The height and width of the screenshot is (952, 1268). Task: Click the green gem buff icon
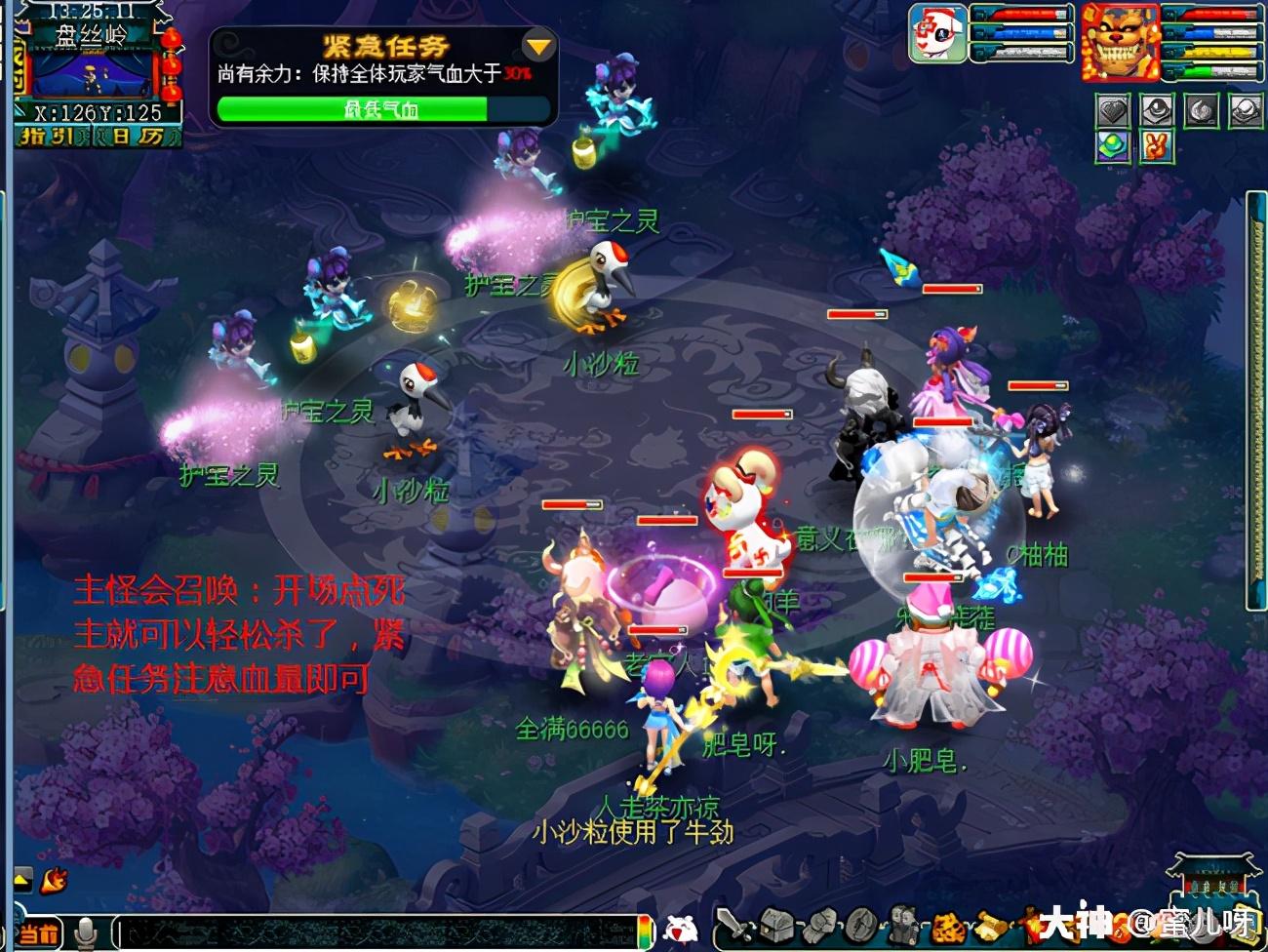click(x=1113, y=147)
